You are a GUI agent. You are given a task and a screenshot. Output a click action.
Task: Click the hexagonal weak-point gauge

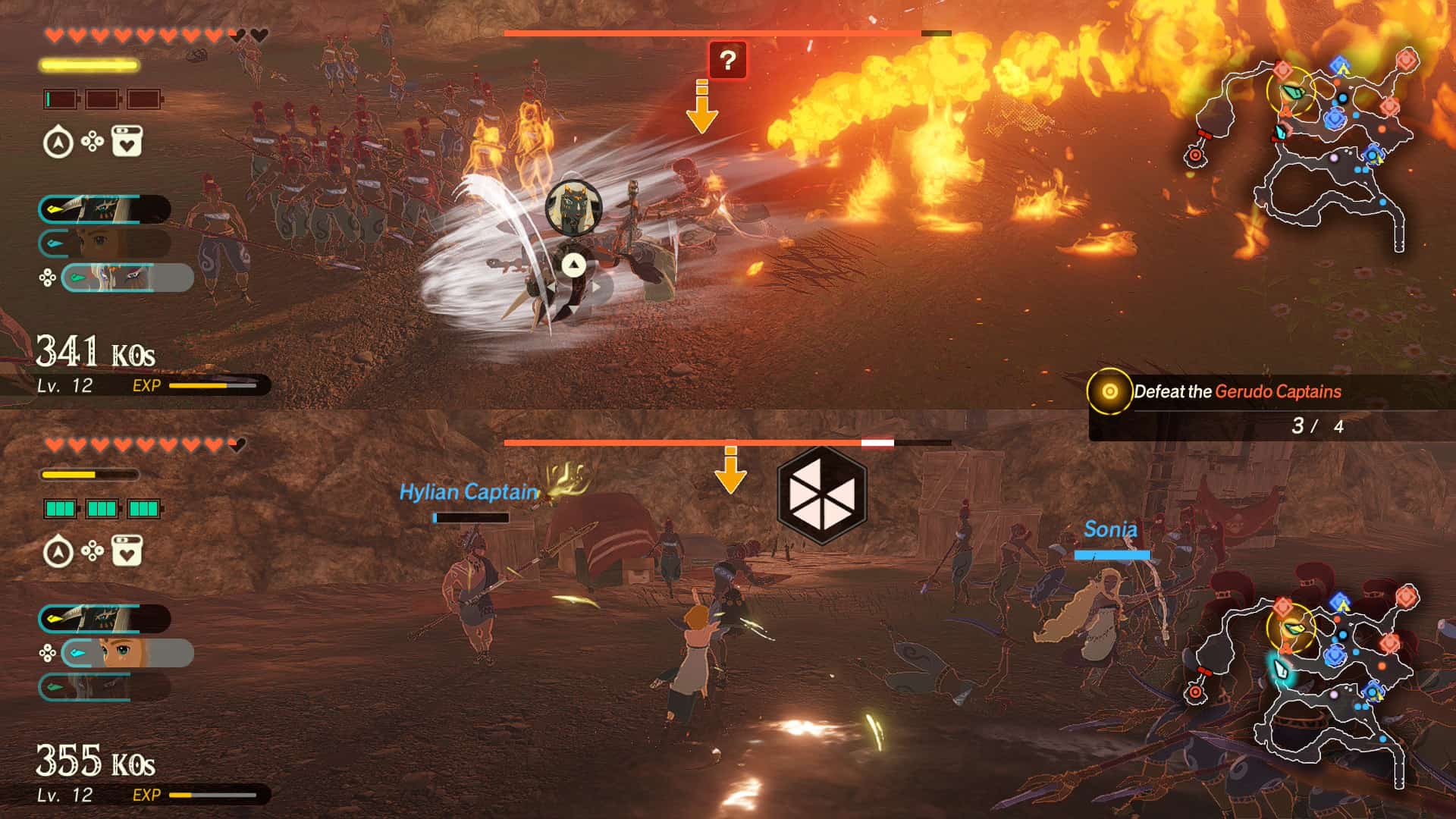coord(821,495)
